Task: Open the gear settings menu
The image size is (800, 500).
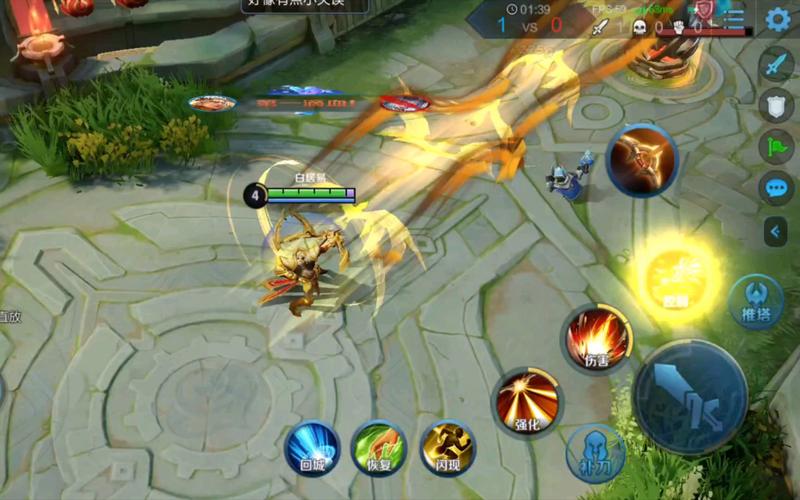Action: (x=777, y=19)
